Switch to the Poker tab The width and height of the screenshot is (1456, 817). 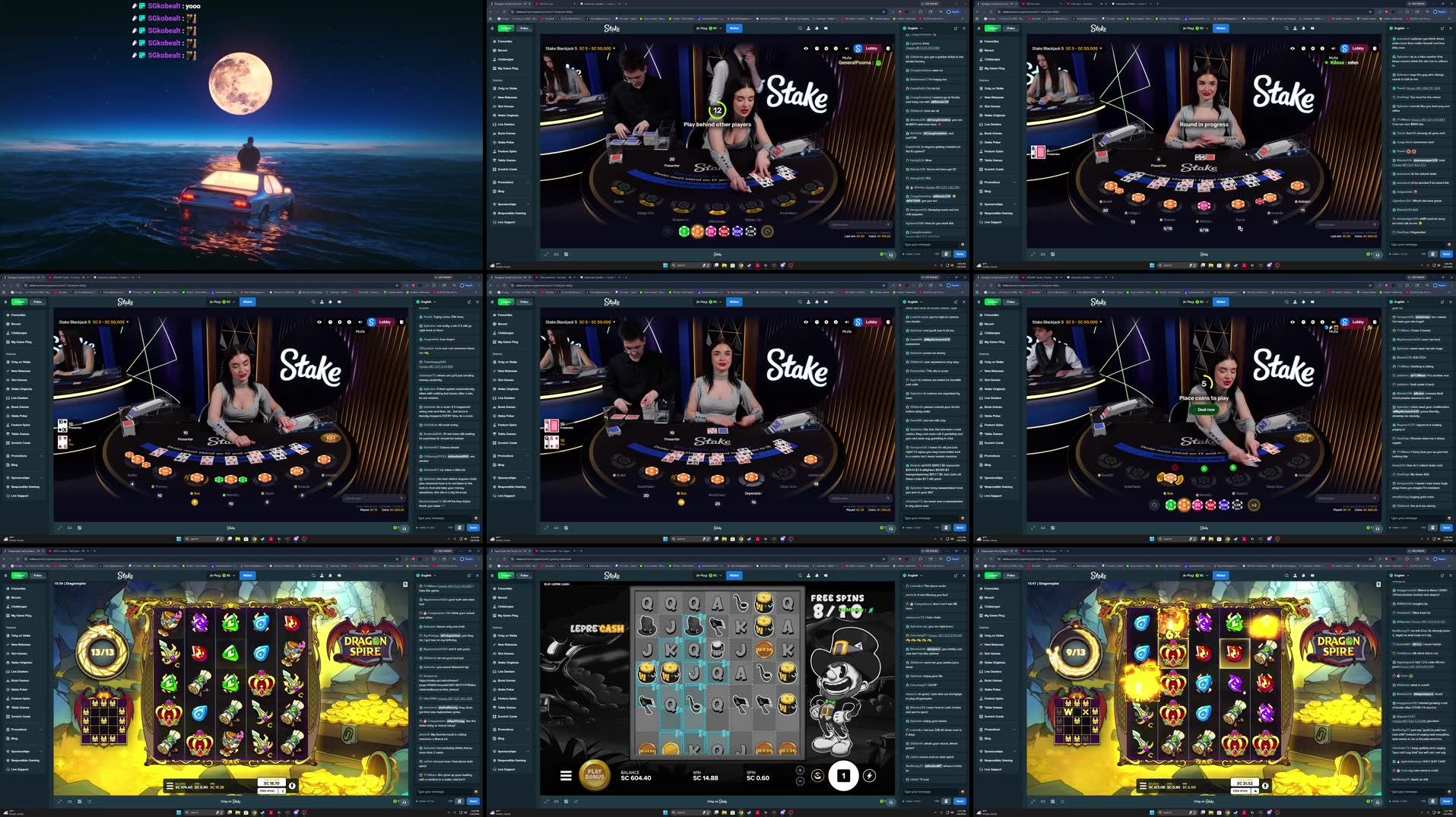click(x=525, y=27)
